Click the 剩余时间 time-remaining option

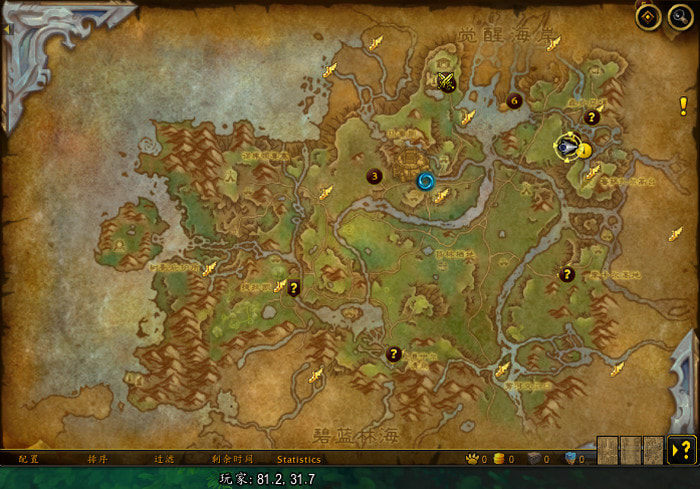coord(232,459)
